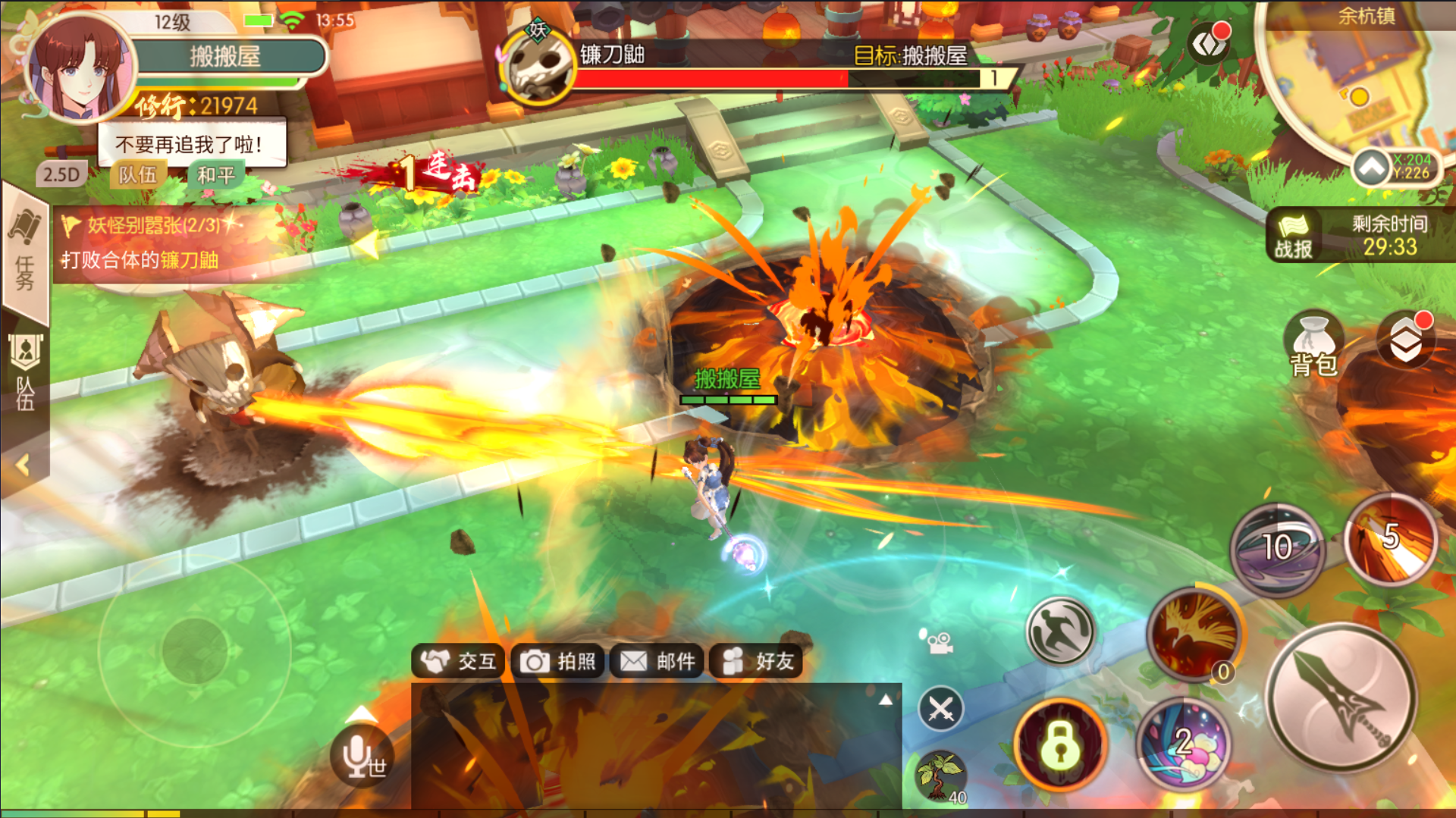This screenshot has height=818, width=1456.
Task: Switch the 和平 peace mode button
Action: pos(216,175)
